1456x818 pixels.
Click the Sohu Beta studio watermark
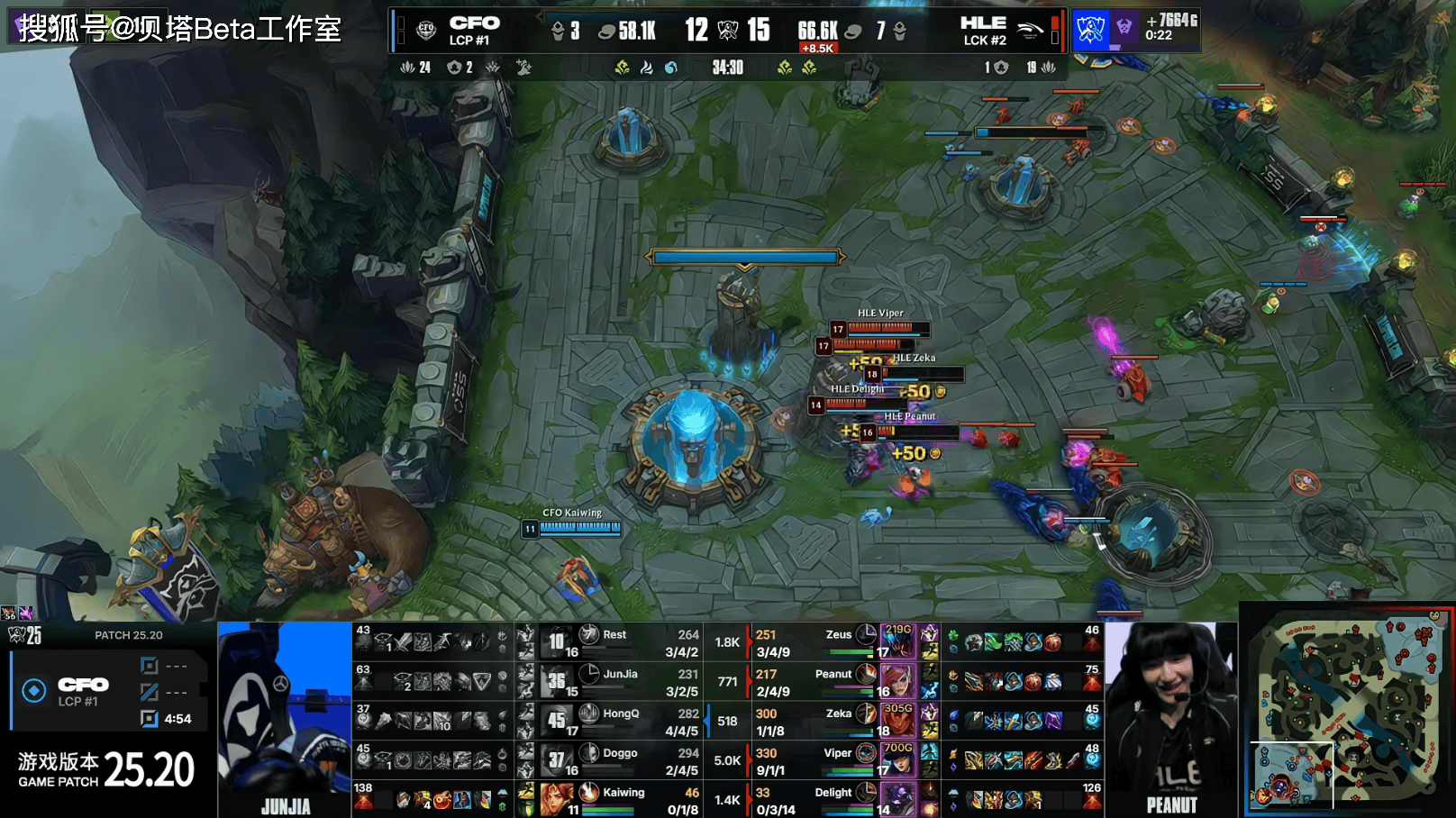click(x=180, y=29)
